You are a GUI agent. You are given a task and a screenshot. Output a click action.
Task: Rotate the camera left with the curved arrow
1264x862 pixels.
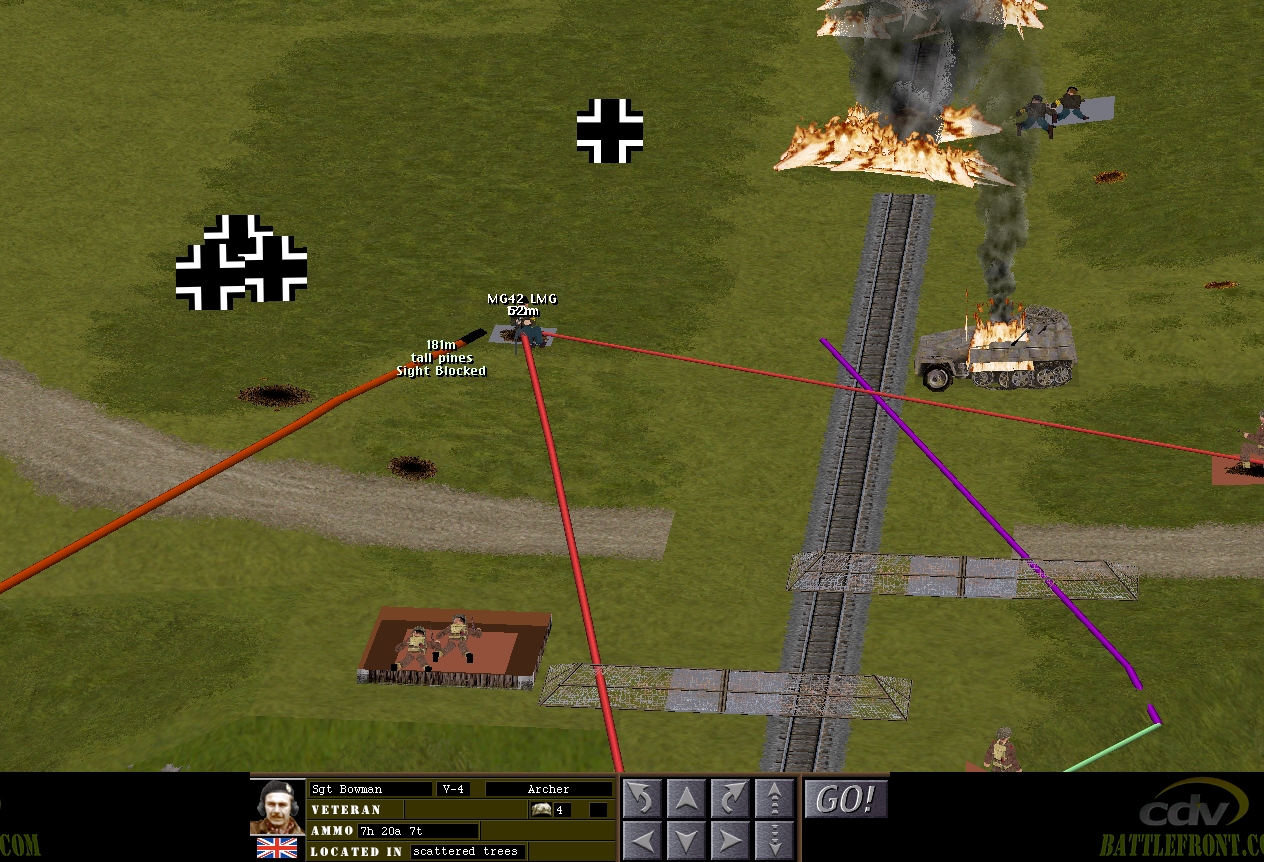click(643, 798)
